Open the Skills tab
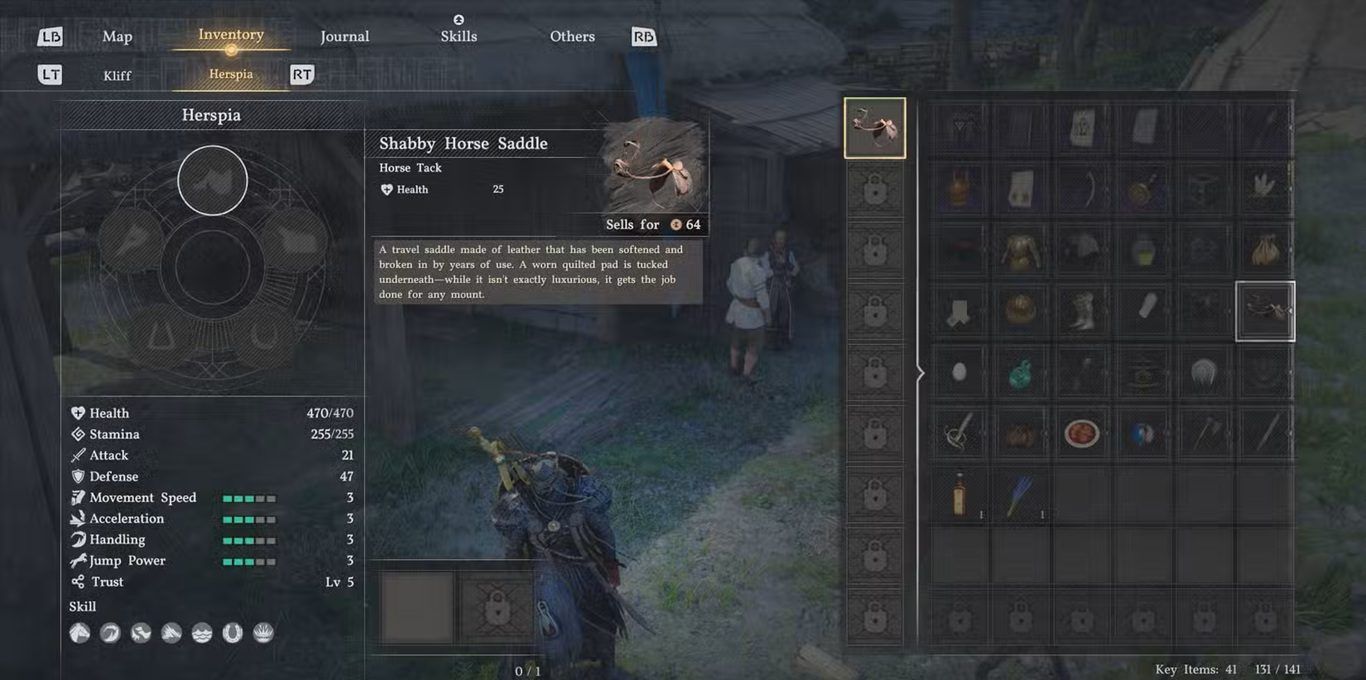Image resolution: width=1366 pixels, height=680 pixels. (x=459, y=37)
